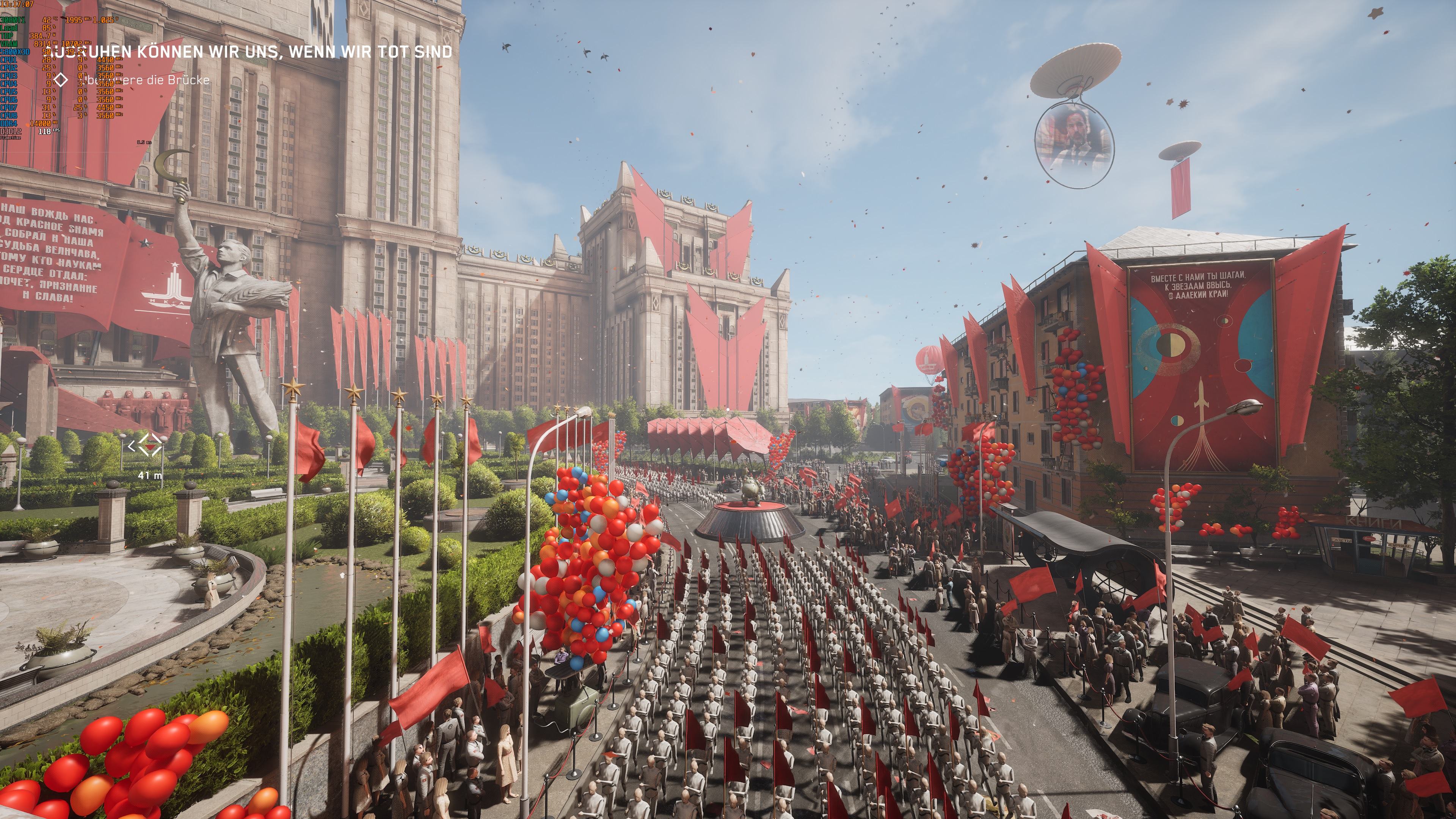Select the 'Überquere die Brücke' objective diamond
Screen dimensions: 1456x819
click(61, 80)
